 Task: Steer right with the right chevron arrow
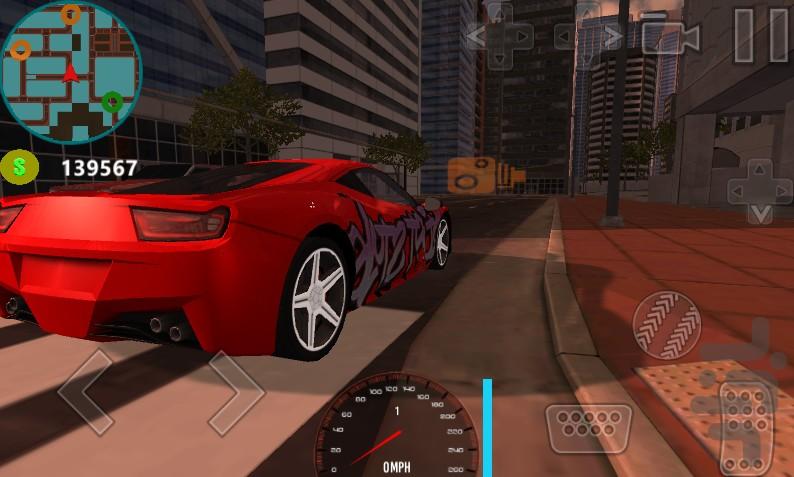coord(235,390)
